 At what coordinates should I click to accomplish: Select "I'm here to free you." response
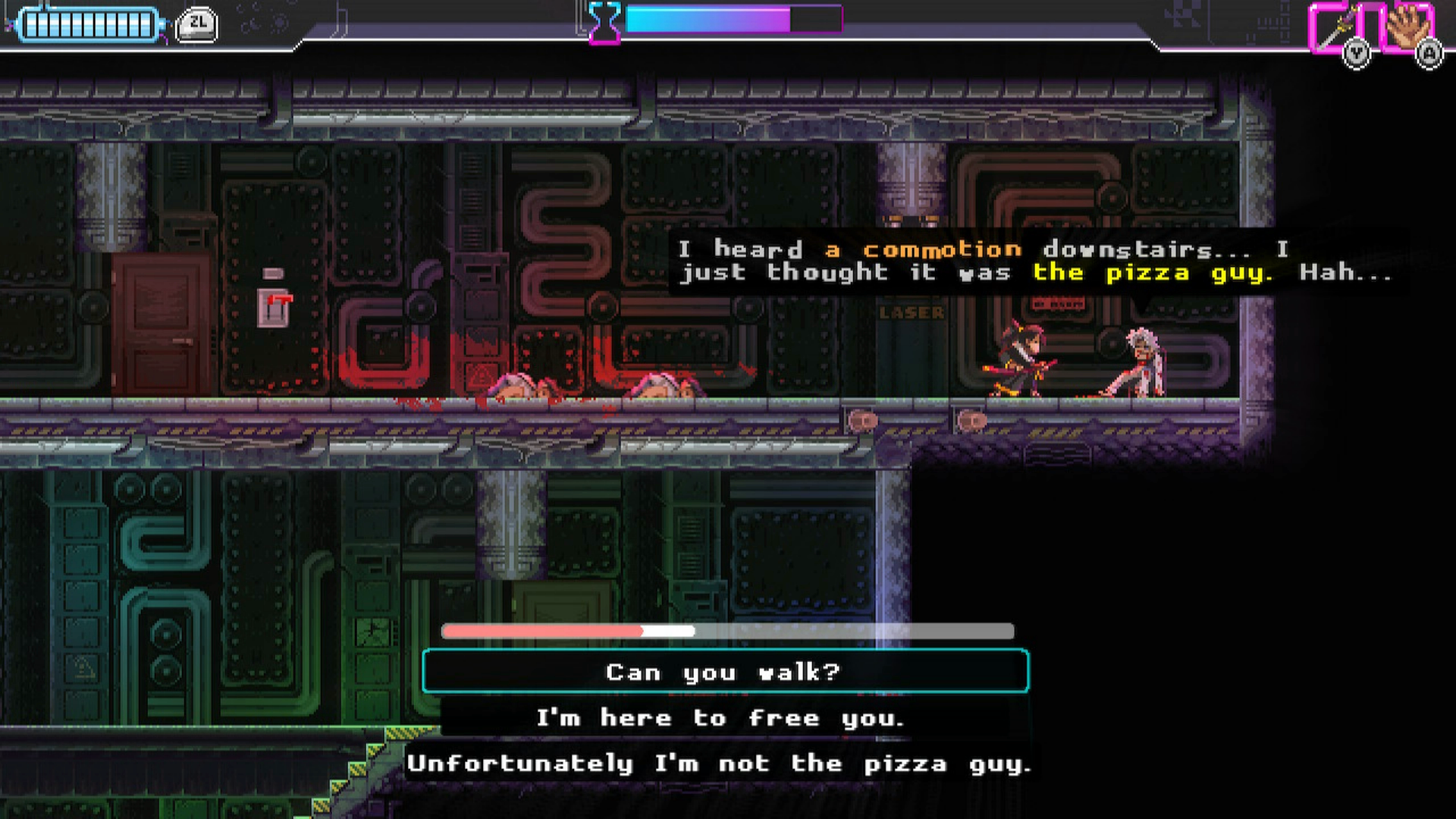click(720, 717)
